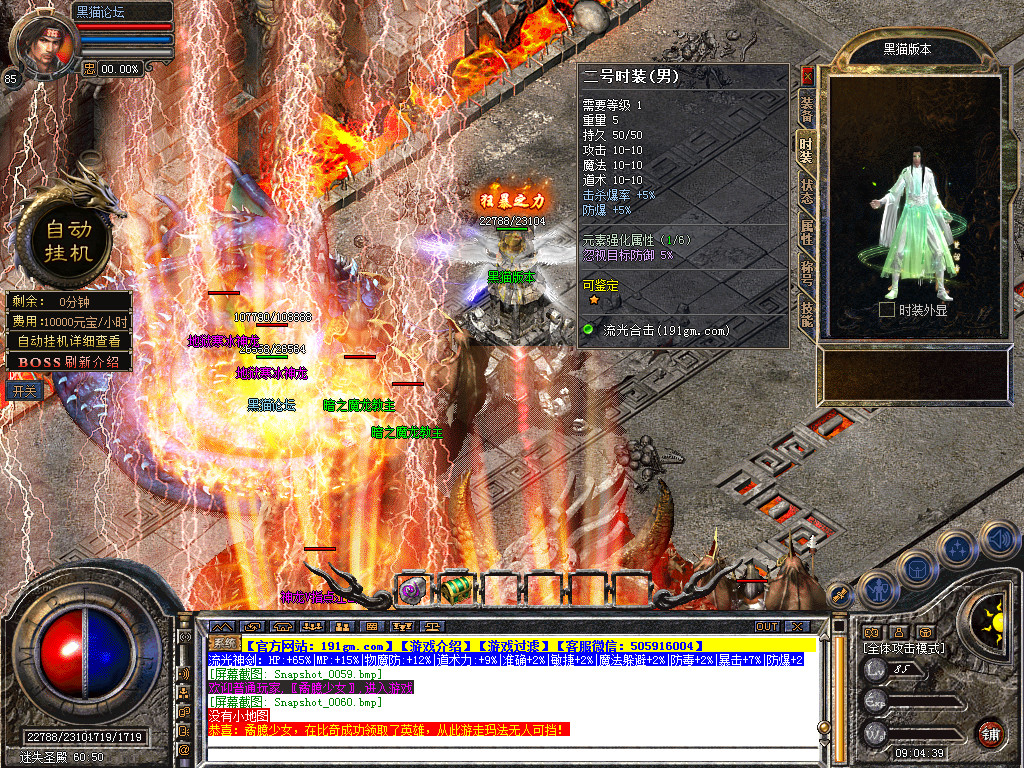The image size is (1024, 768).
Task: Open the green treasure chest hotbar item
Action: [x=455, y=588]
